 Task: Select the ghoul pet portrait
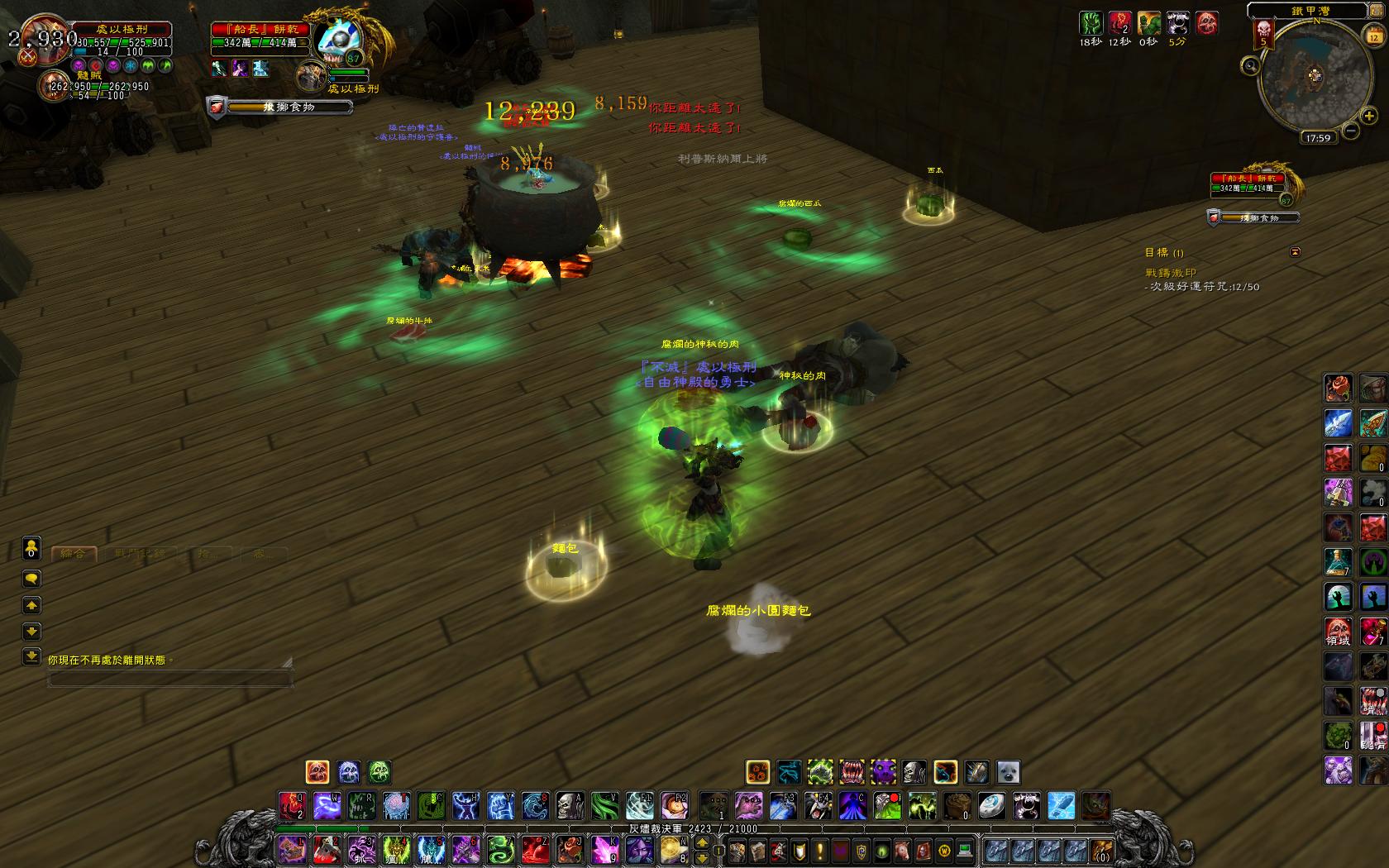55,84
